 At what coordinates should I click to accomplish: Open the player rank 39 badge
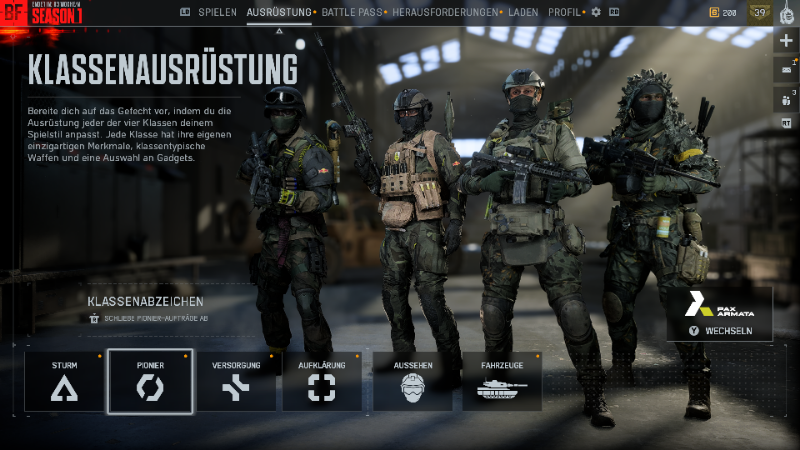coord(759,12)
